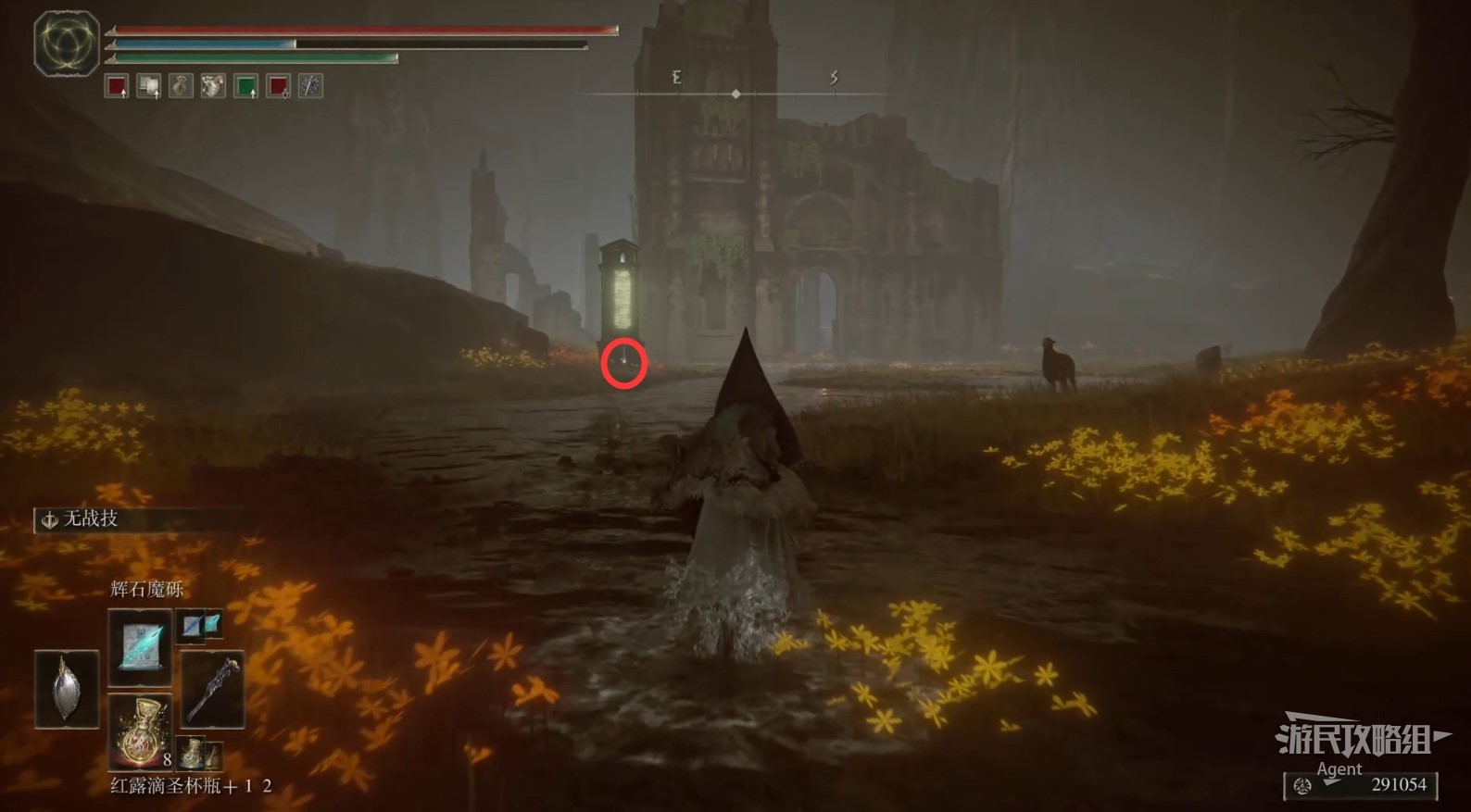Select the gauntlet status effect icon
The width and height of the screenshot is (1471, 812).
point(213,86)
